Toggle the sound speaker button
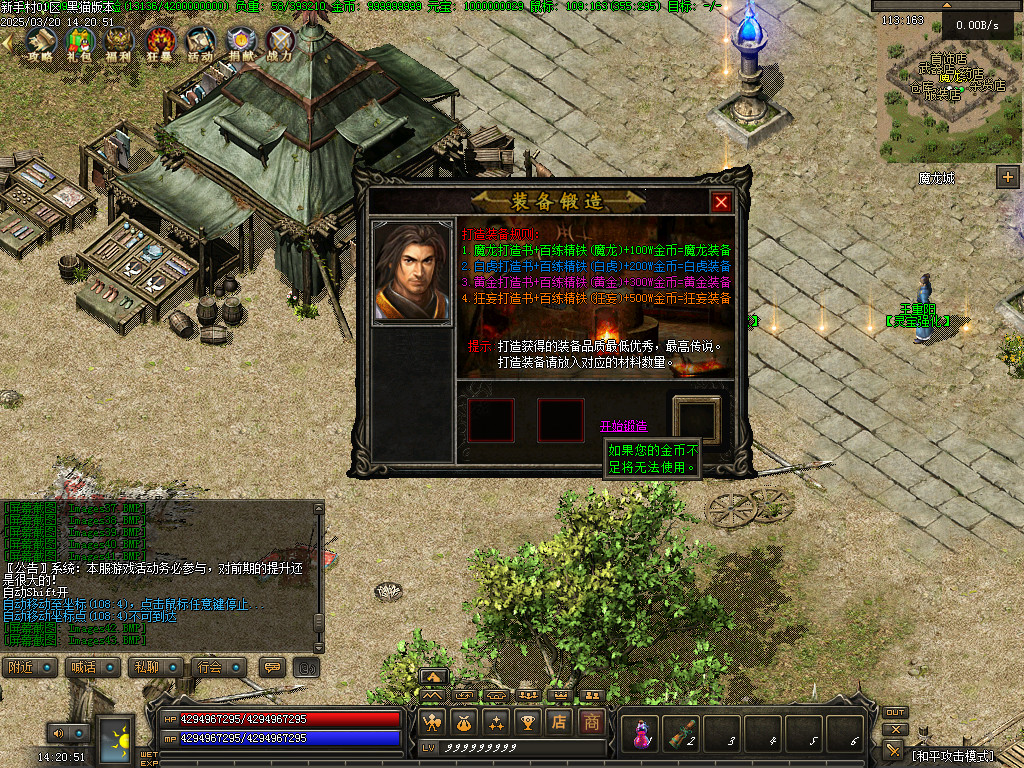The height and width of the screenshot is (768, 1024). tap(58, 733)
